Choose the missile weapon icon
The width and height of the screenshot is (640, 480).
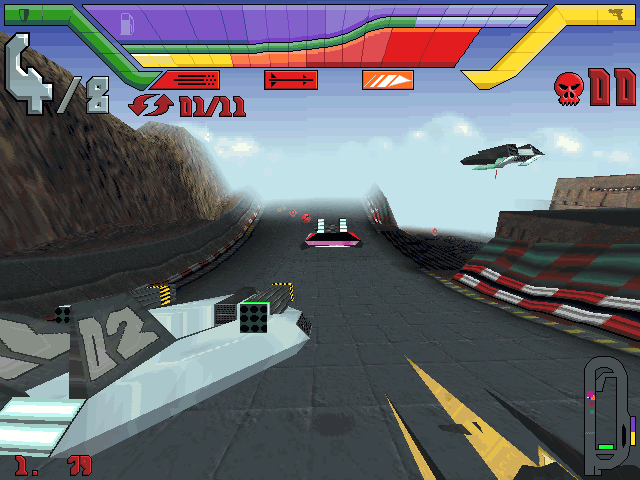click(291, 80)
